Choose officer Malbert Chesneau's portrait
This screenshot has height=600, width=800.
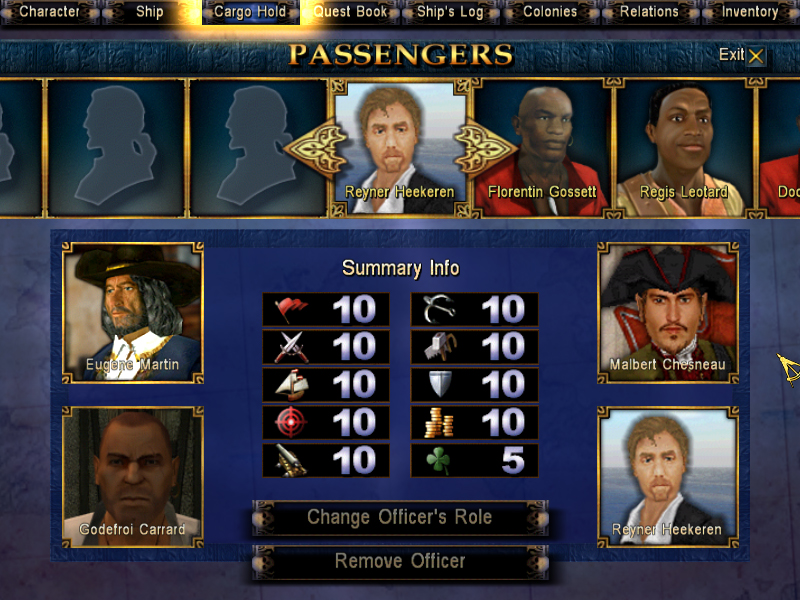667,311
